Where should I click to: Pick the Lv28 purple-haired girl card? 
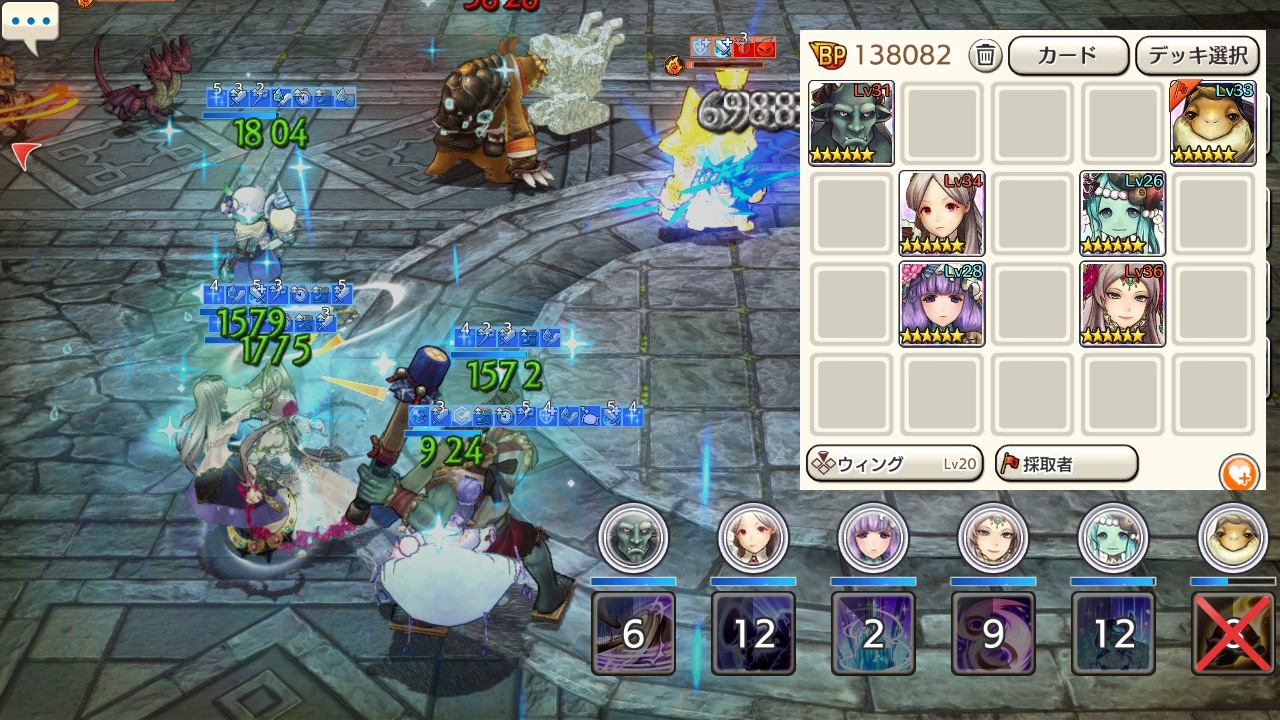coord(941,304)
